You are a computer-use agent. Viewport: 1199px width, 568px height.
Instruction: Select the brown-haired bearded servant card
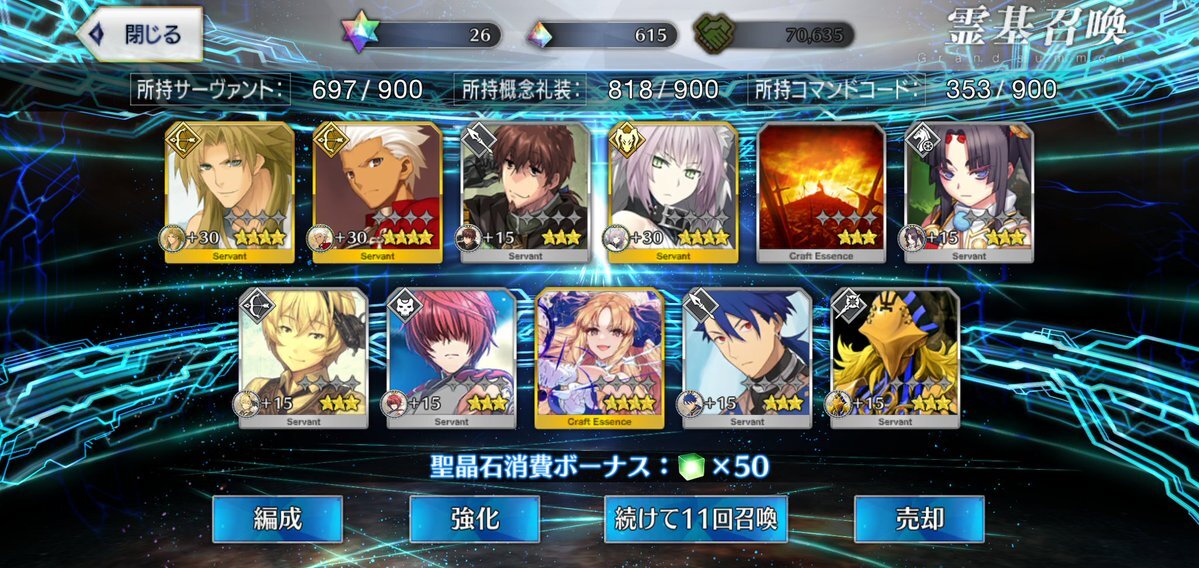click(525, 192)
